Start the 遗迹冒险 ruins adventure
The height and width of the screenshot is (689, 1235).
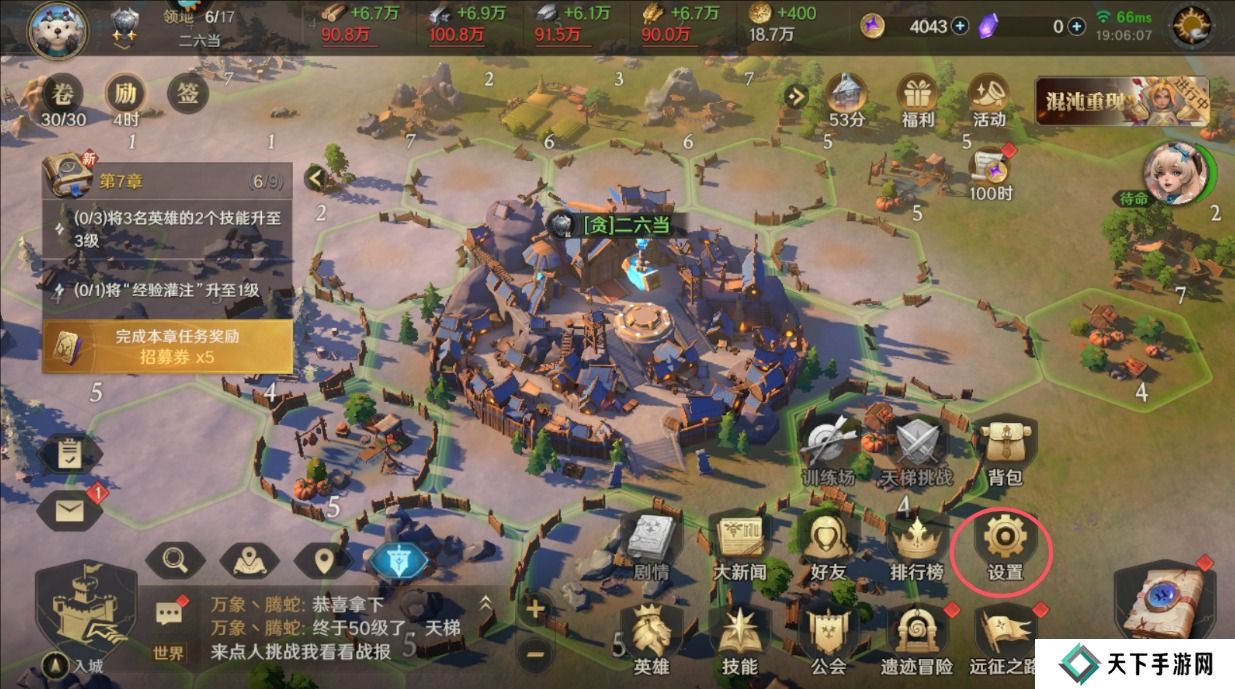916,636
